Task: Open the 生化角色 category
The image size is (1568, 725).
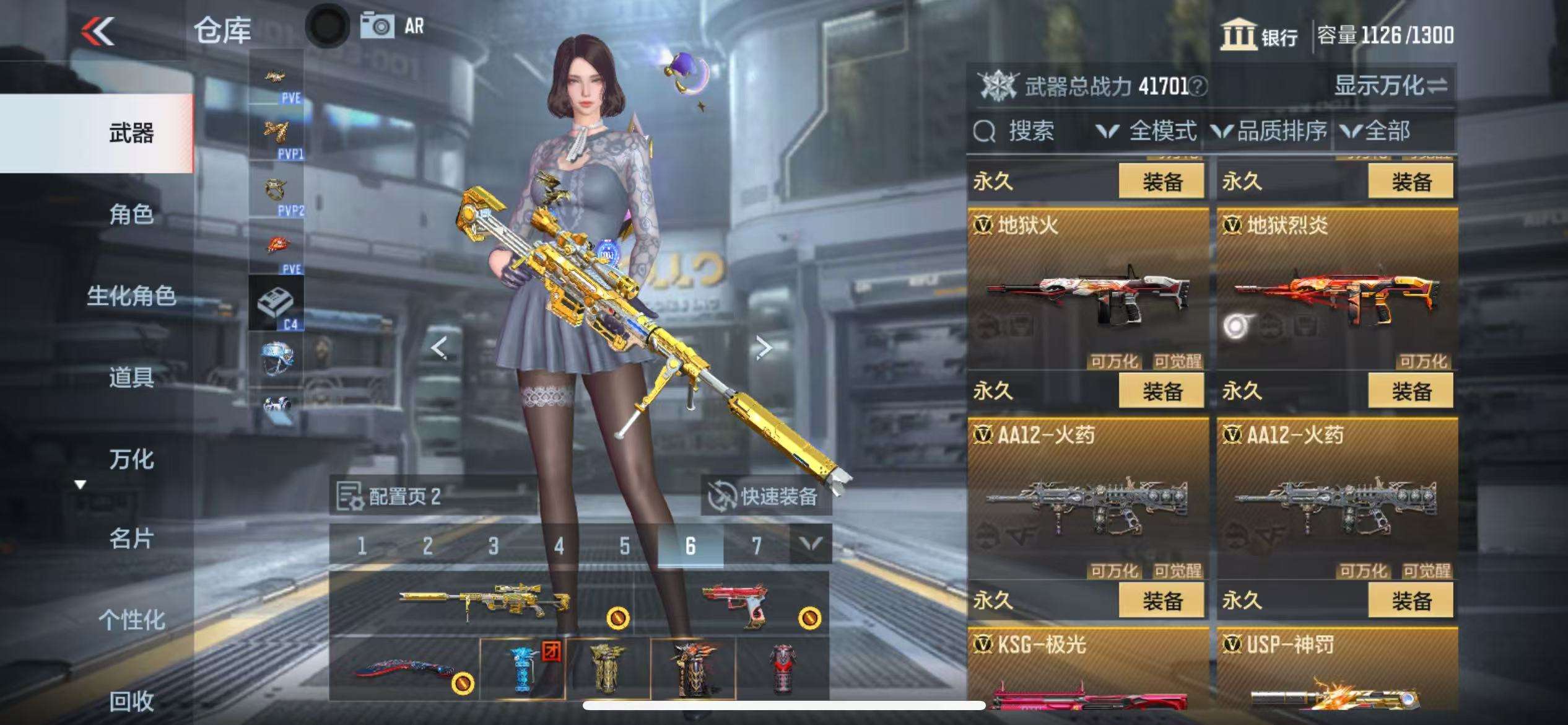Action: tap(131, 296)
